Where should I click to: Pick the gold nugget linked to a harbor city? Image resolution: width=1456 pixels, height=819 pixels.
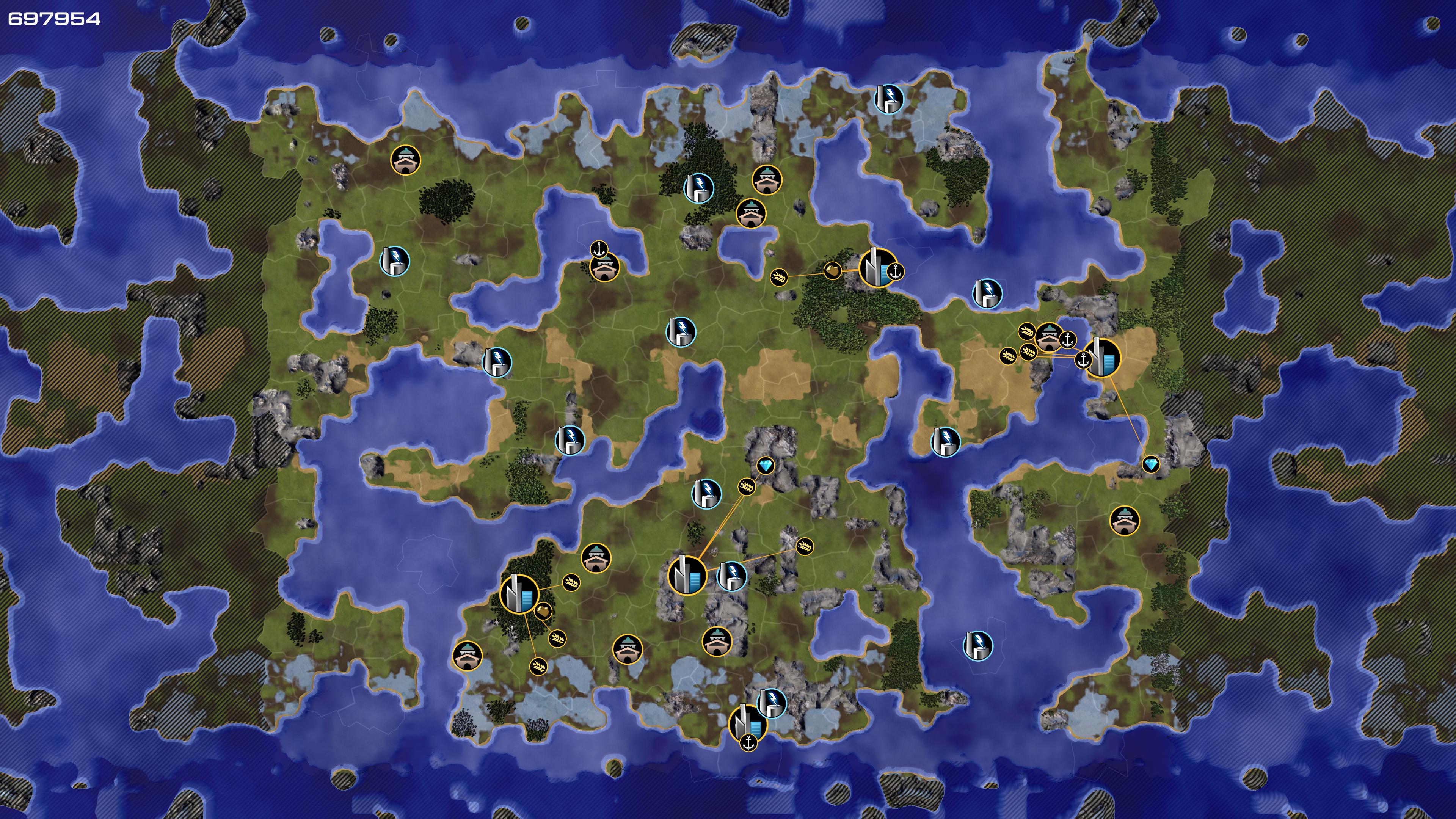click(x=832, y=271)
